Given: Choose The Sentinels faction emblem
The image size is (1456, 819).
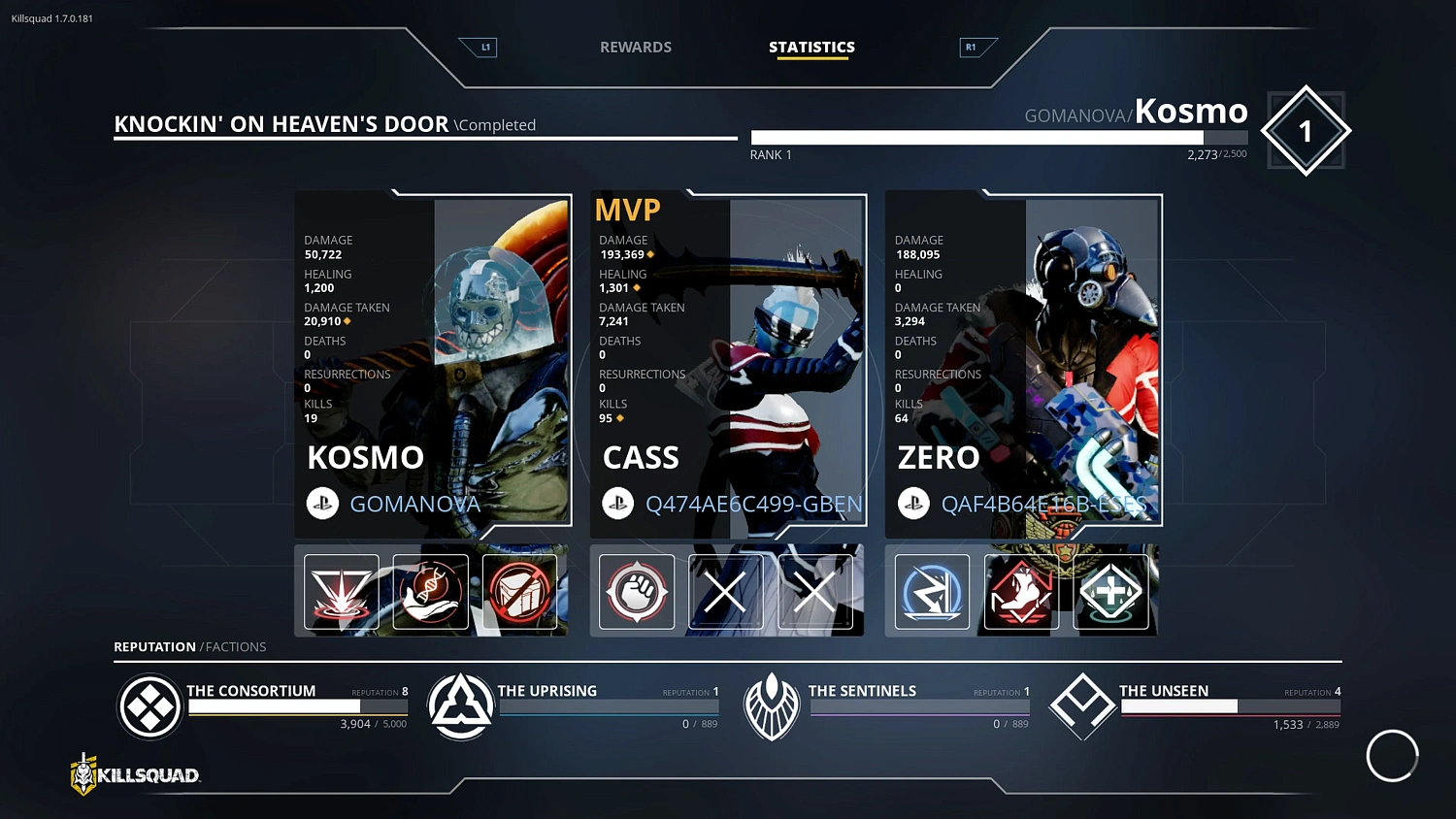Looking at the screenshot, I should [x=772, y=707].
